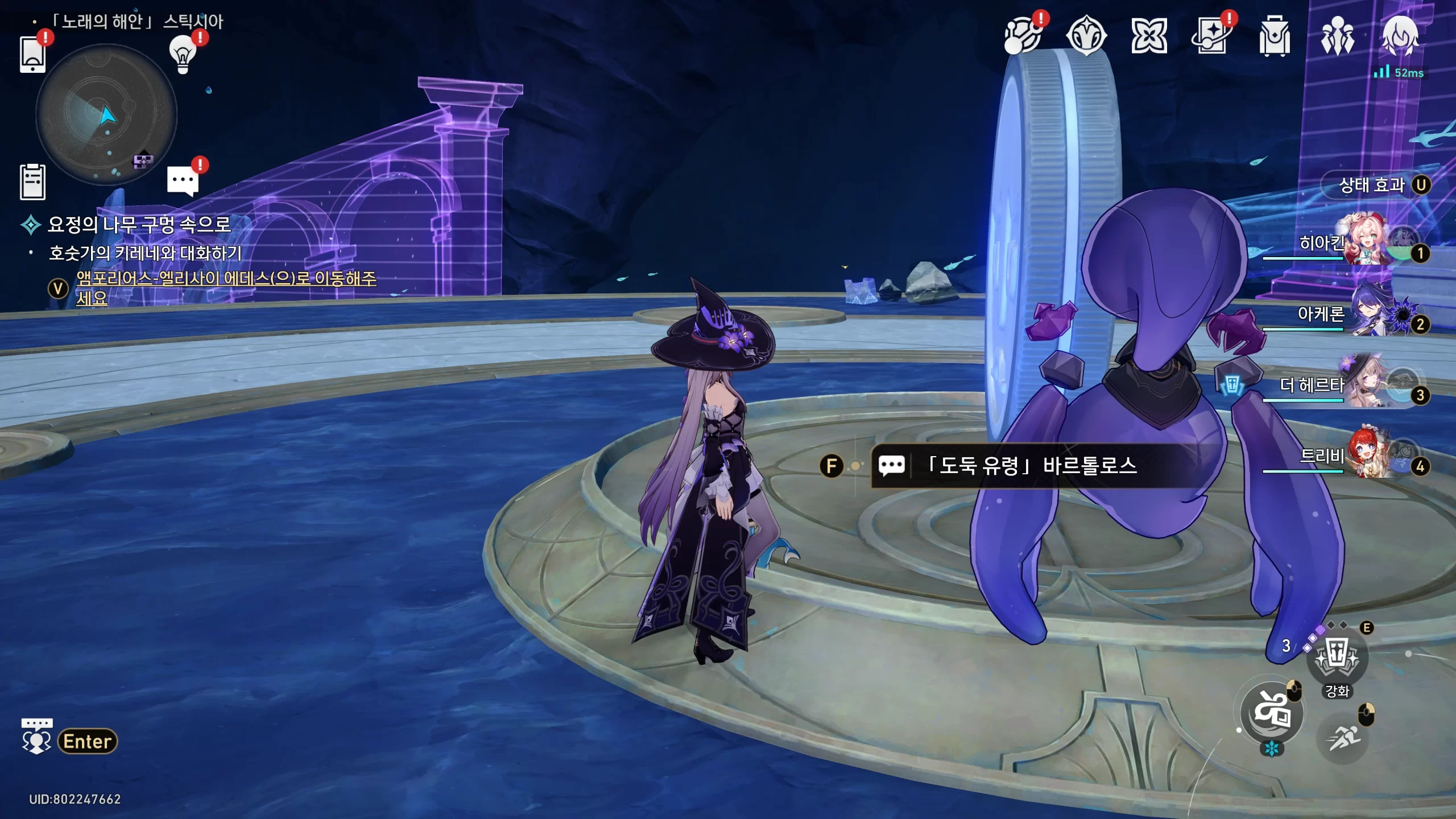Open the phone menu icon

point(32,55)
